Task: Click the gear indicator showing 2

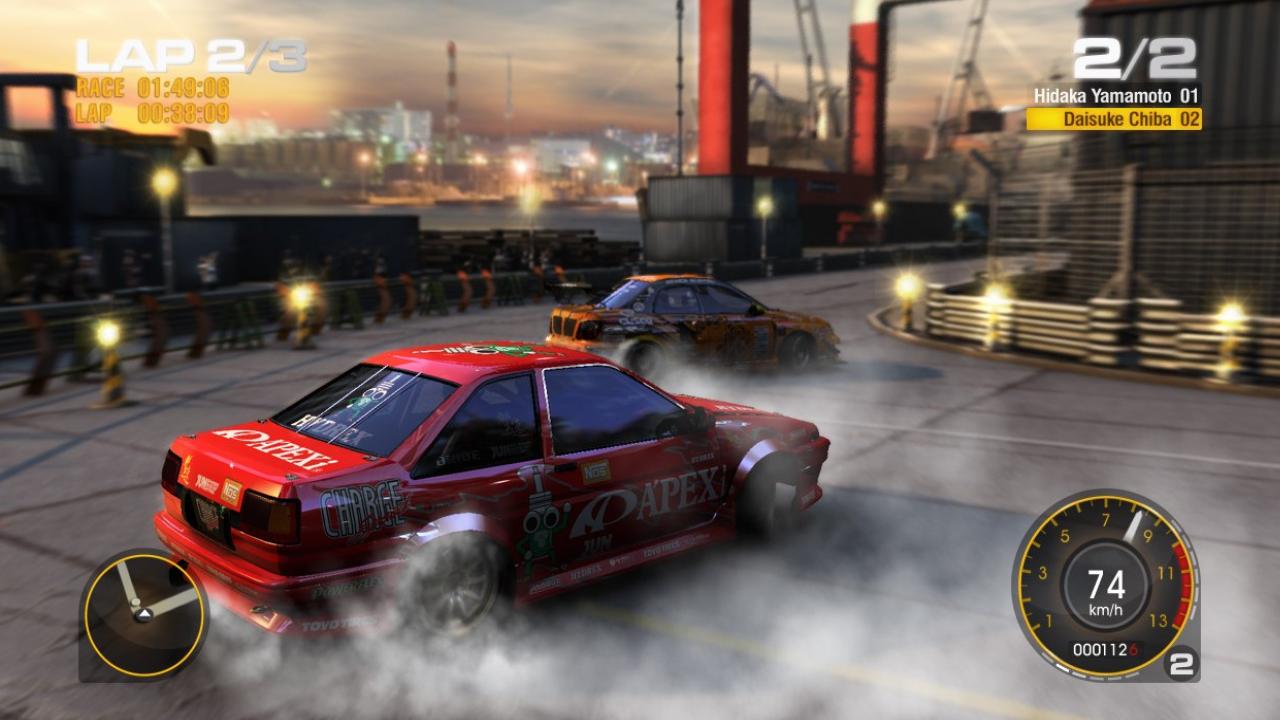Action: pos(1182,663)
